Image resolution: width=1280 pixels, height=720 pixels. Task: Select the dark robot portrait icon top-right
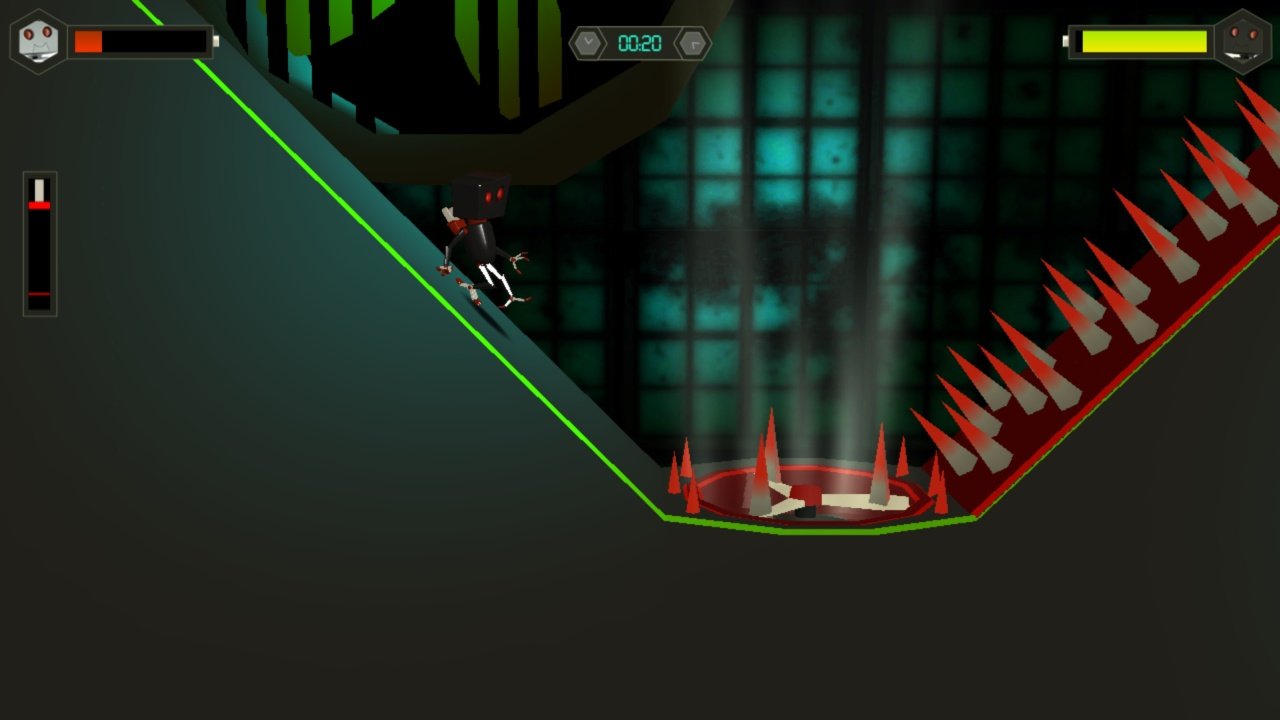pos(1246,41)
